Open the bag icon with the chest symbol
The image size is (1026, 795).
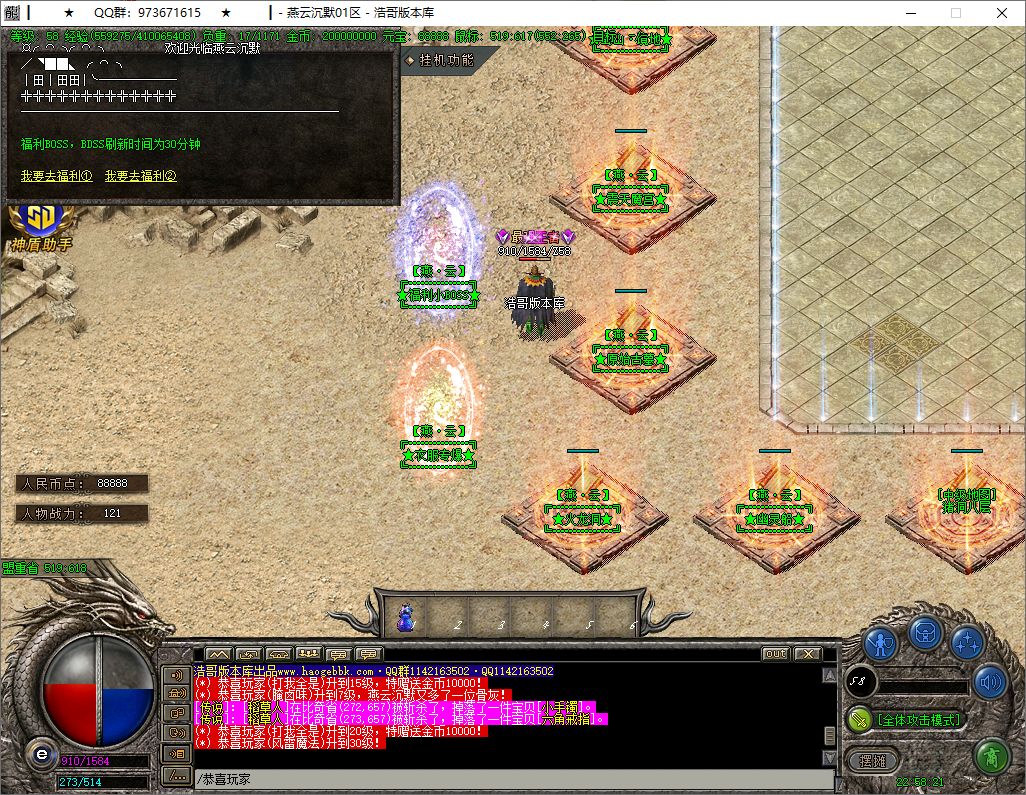coord(924,633)
